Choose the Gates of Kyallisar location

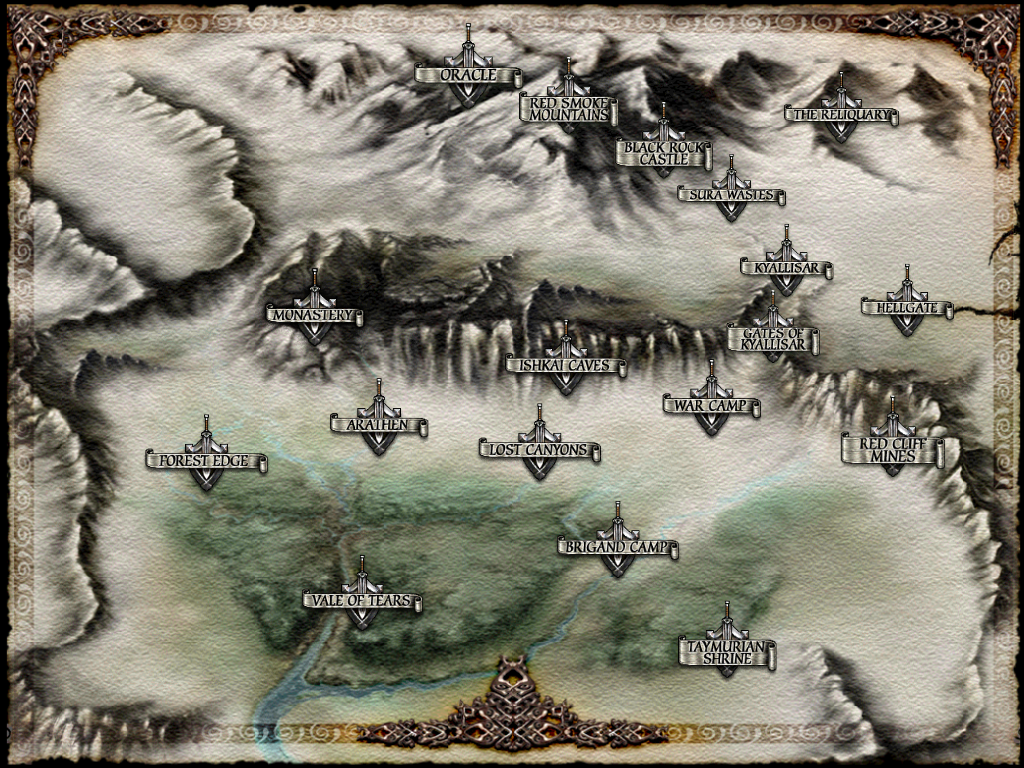pos(773,339)
